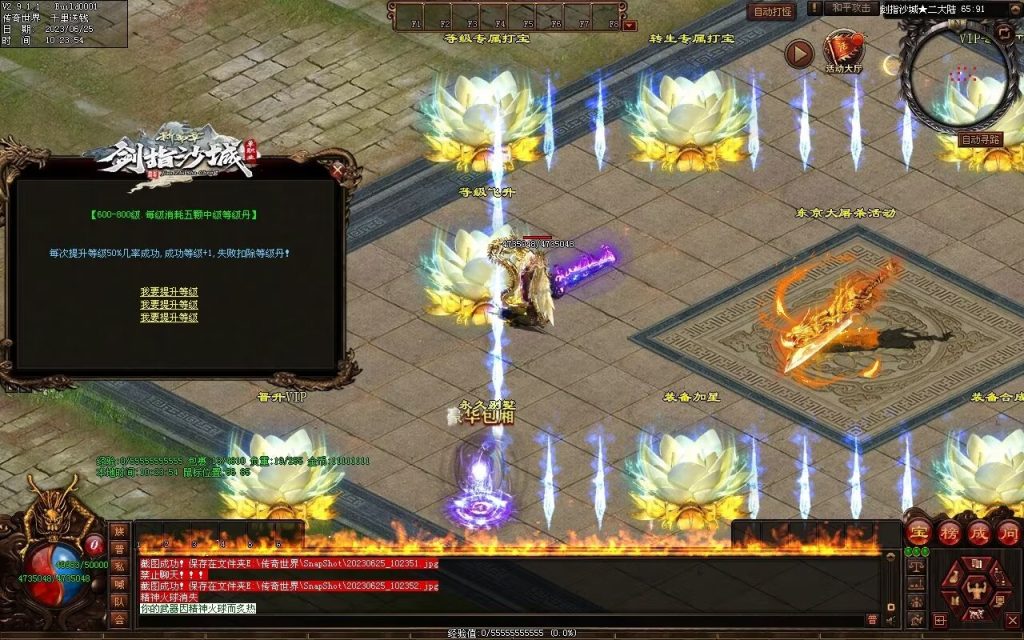
Task: Select the 私 private chat channel tab
Action: (x=119, y=566)
